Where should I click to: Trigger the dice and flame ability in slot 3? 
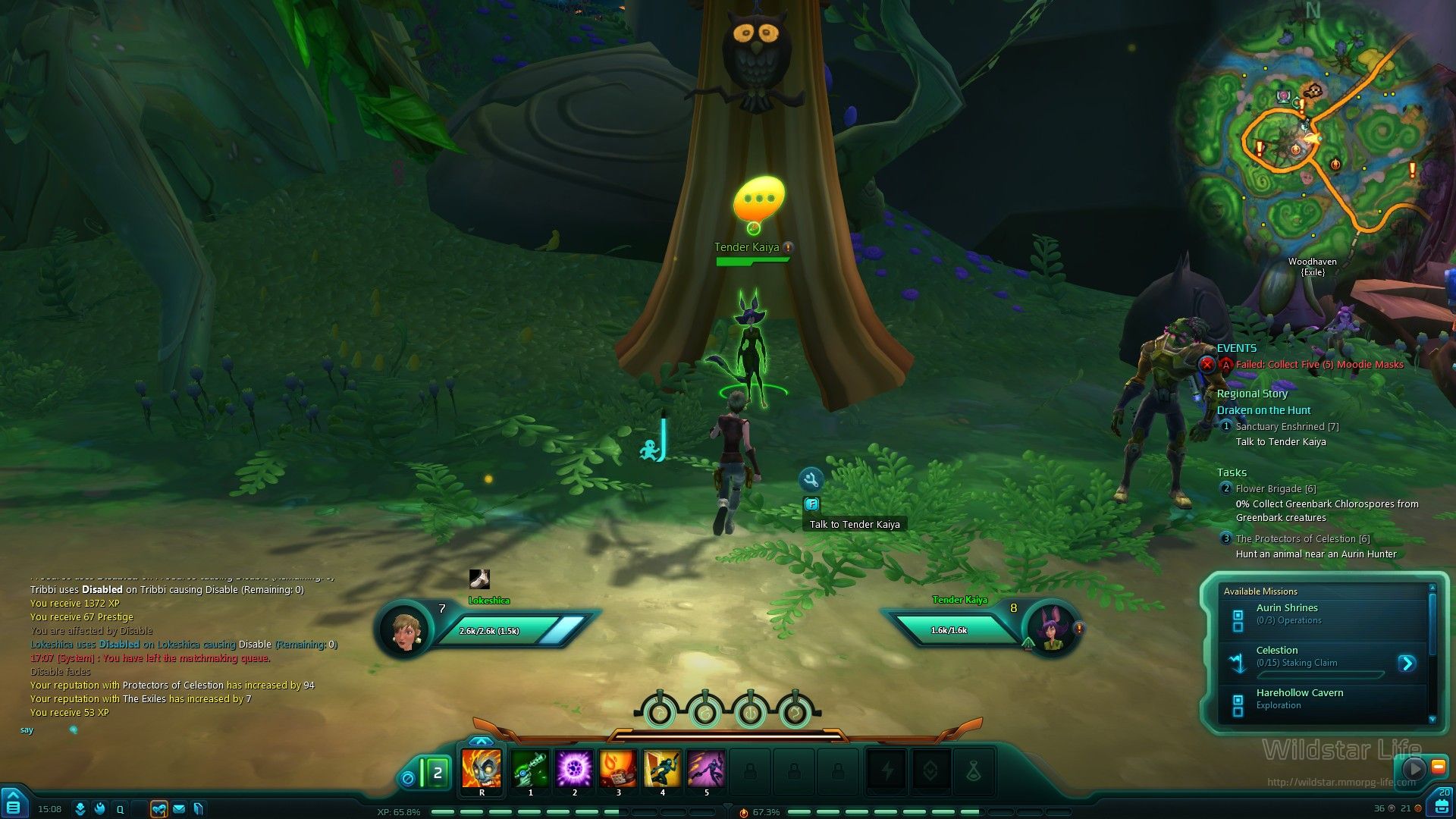[x=618, y=769]
